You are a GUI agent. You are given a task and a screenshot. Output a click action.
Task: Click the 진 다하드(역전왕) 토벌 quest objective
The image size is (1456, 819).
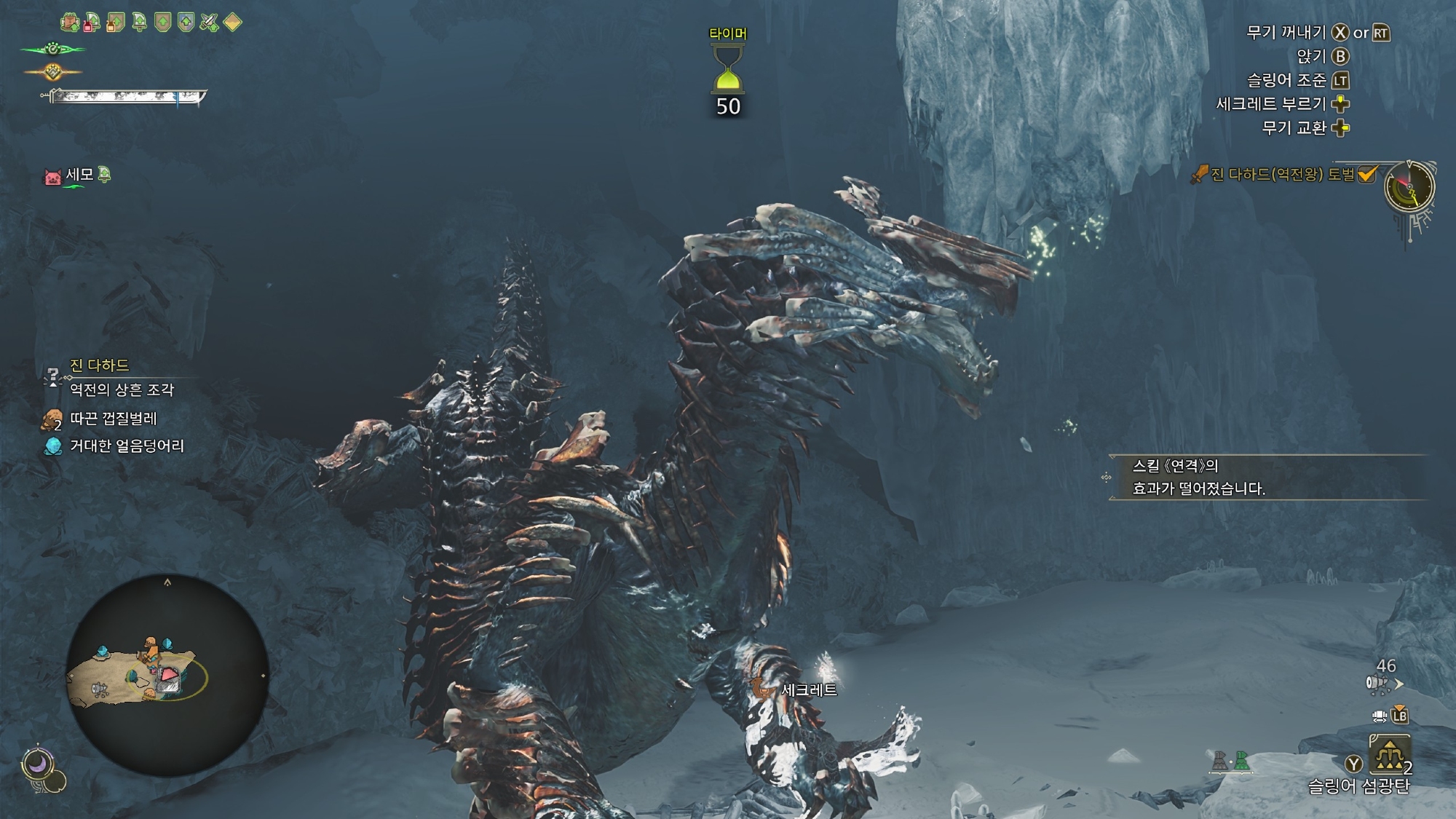pos(1281,175)
